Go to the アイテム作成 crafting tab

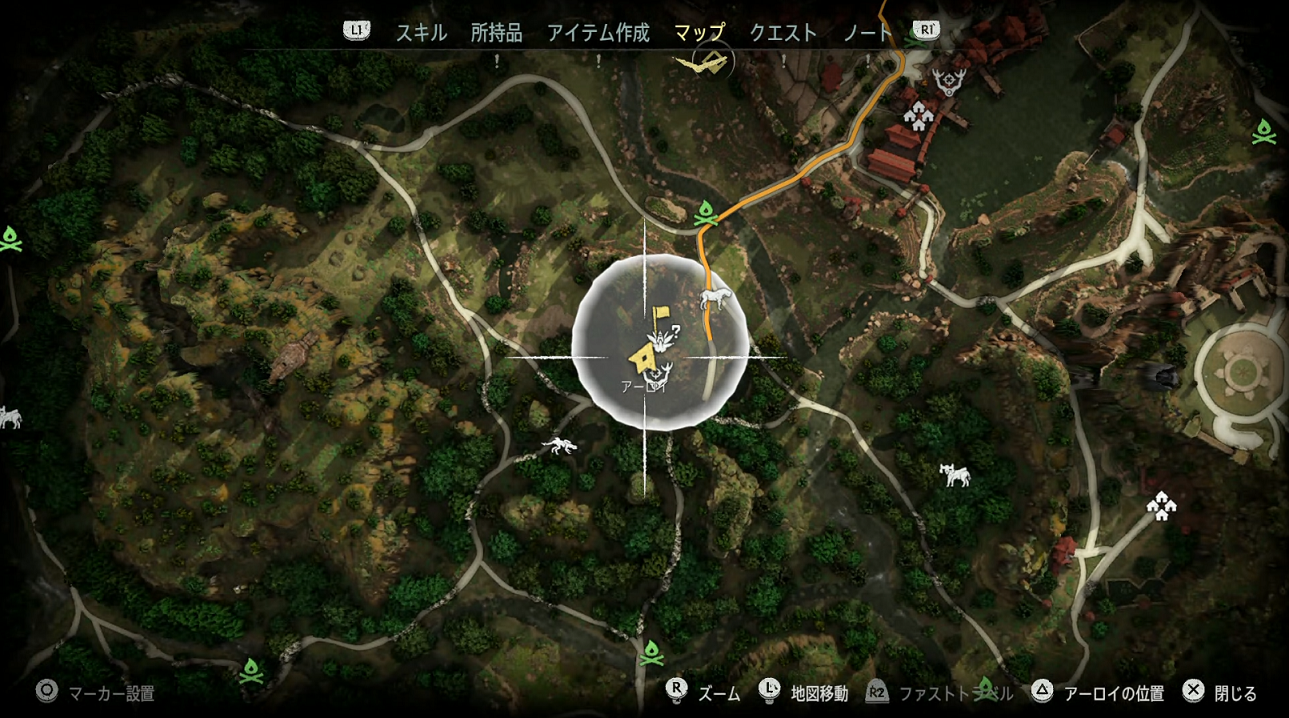coord(598,33)
